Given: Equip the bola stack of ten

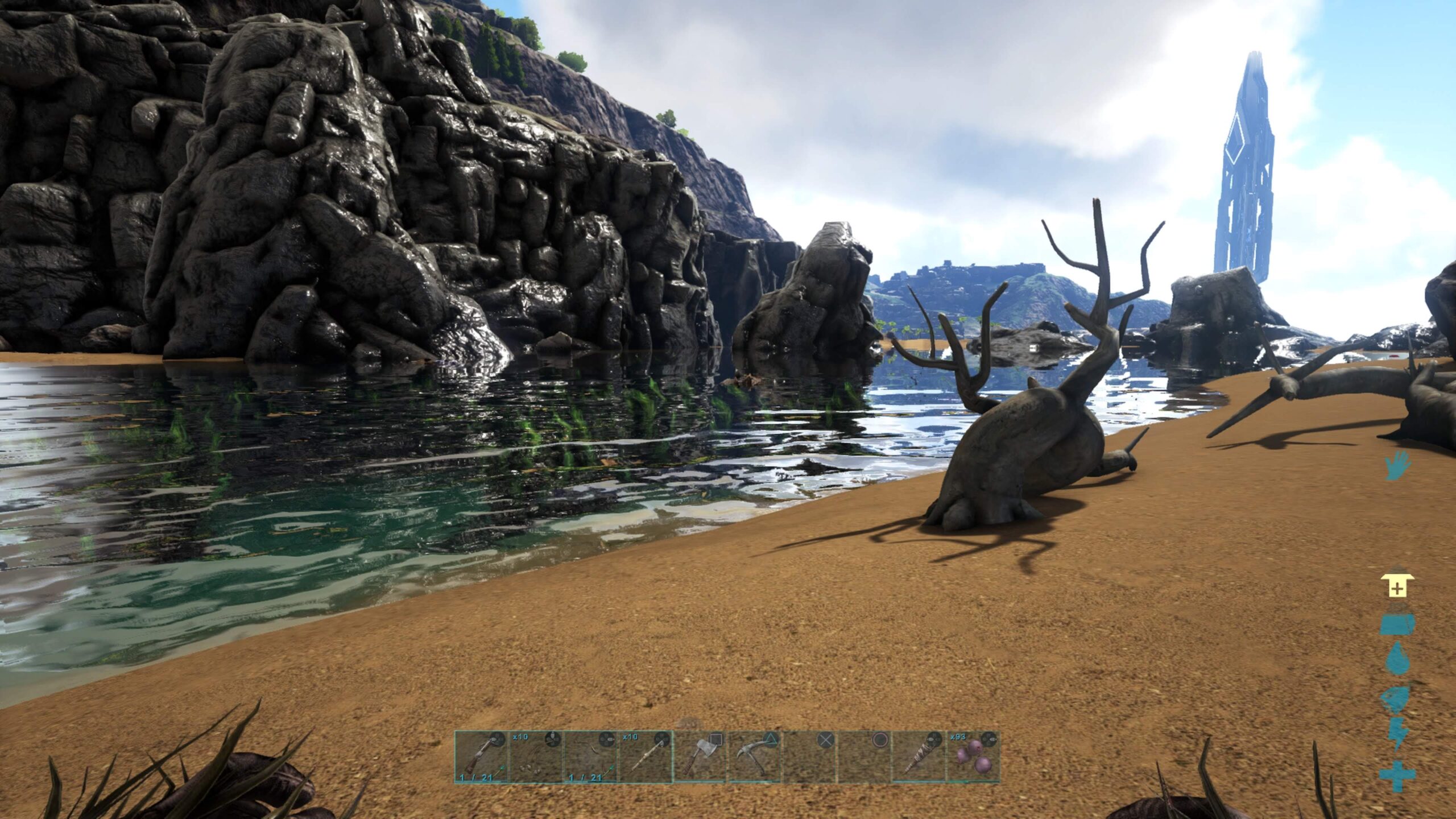Looking at the screenshot, I should [x=536, y=757].
